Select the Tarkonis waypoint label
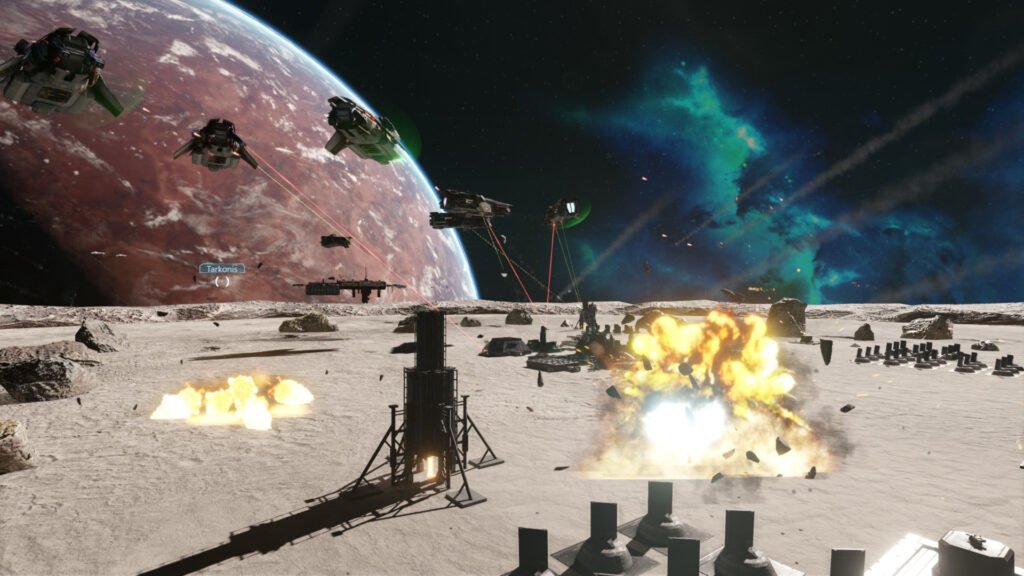This screenshot has height=576, width=1024. coord(221,268)
